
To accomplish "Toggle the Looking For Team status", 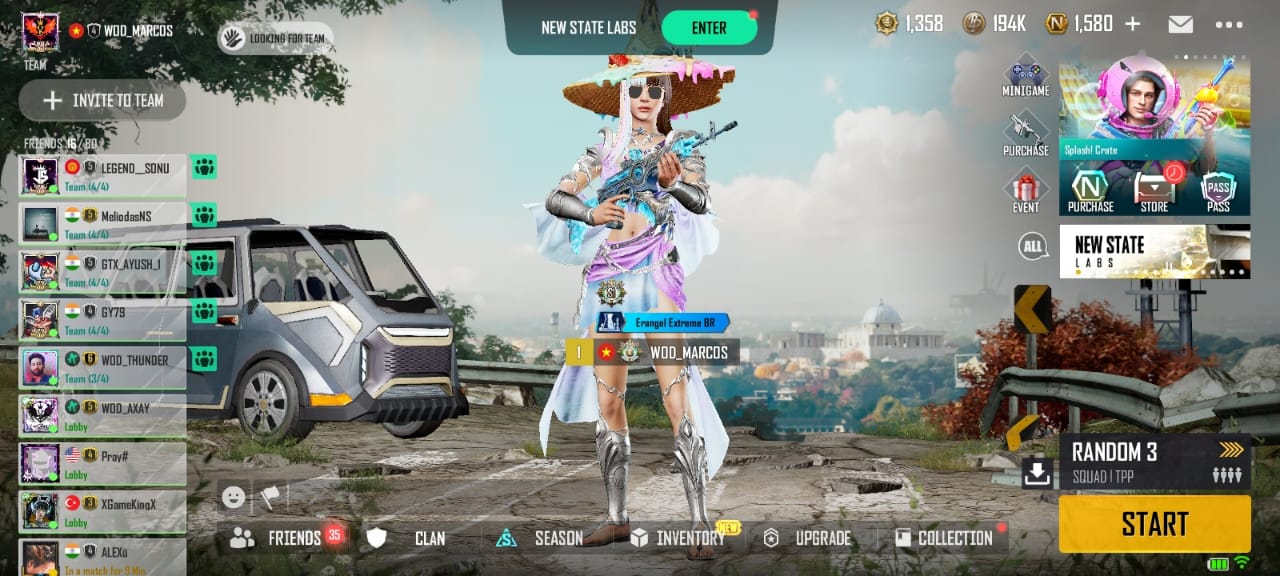I will [276, 38].
